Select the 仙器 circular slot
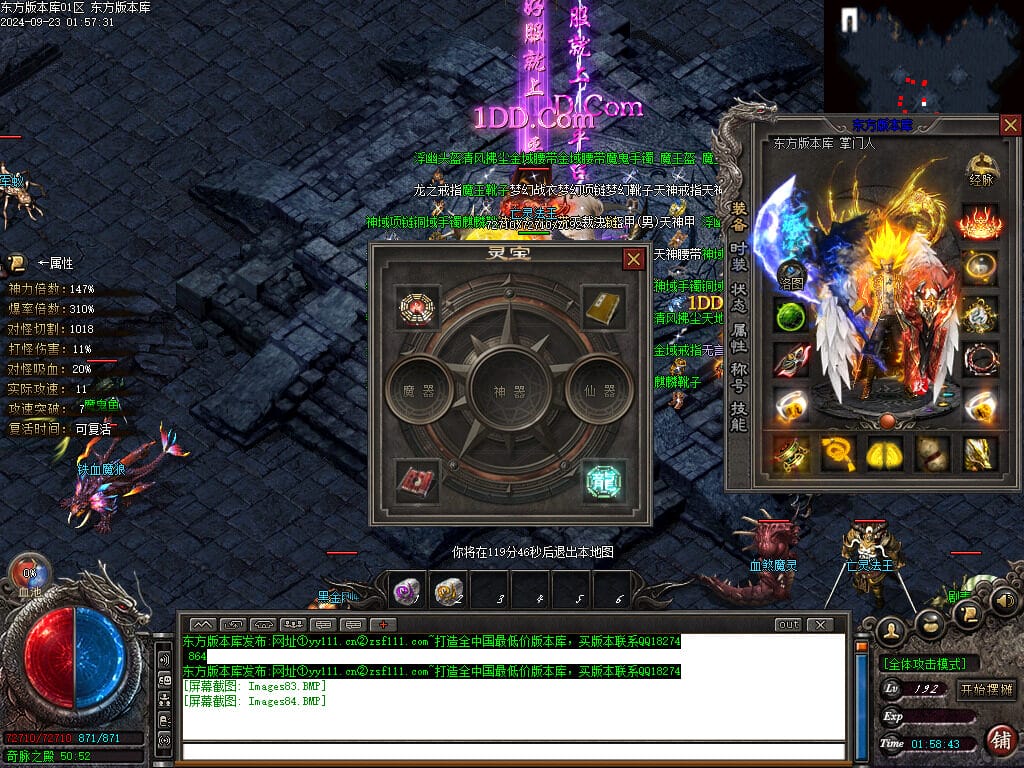Image resolution: width=1024 pixels, height=768 pixels. click(x=600, y=390)
